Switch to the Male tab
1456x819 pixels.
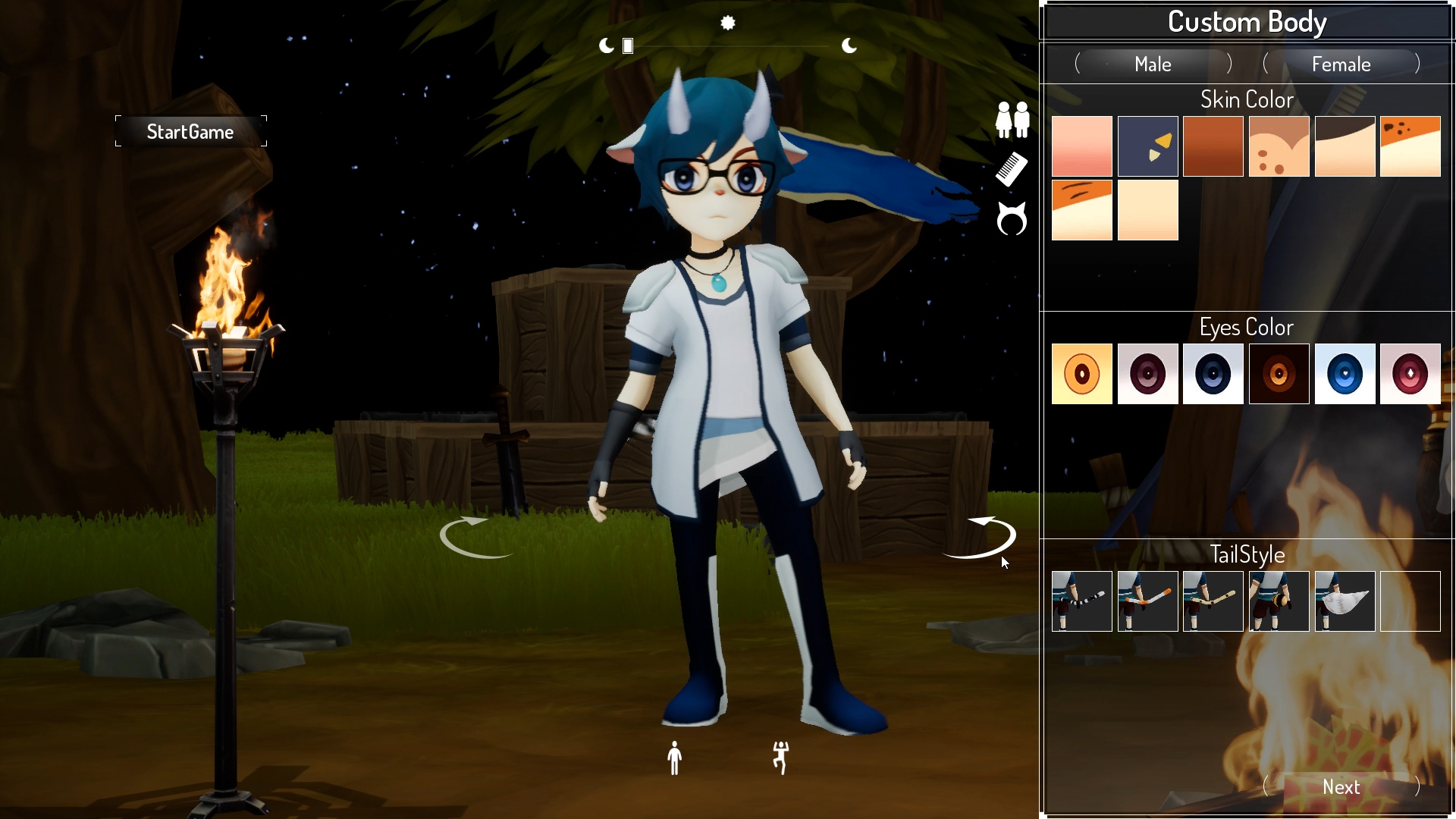pyautogui.click(x=1152, y=64)
